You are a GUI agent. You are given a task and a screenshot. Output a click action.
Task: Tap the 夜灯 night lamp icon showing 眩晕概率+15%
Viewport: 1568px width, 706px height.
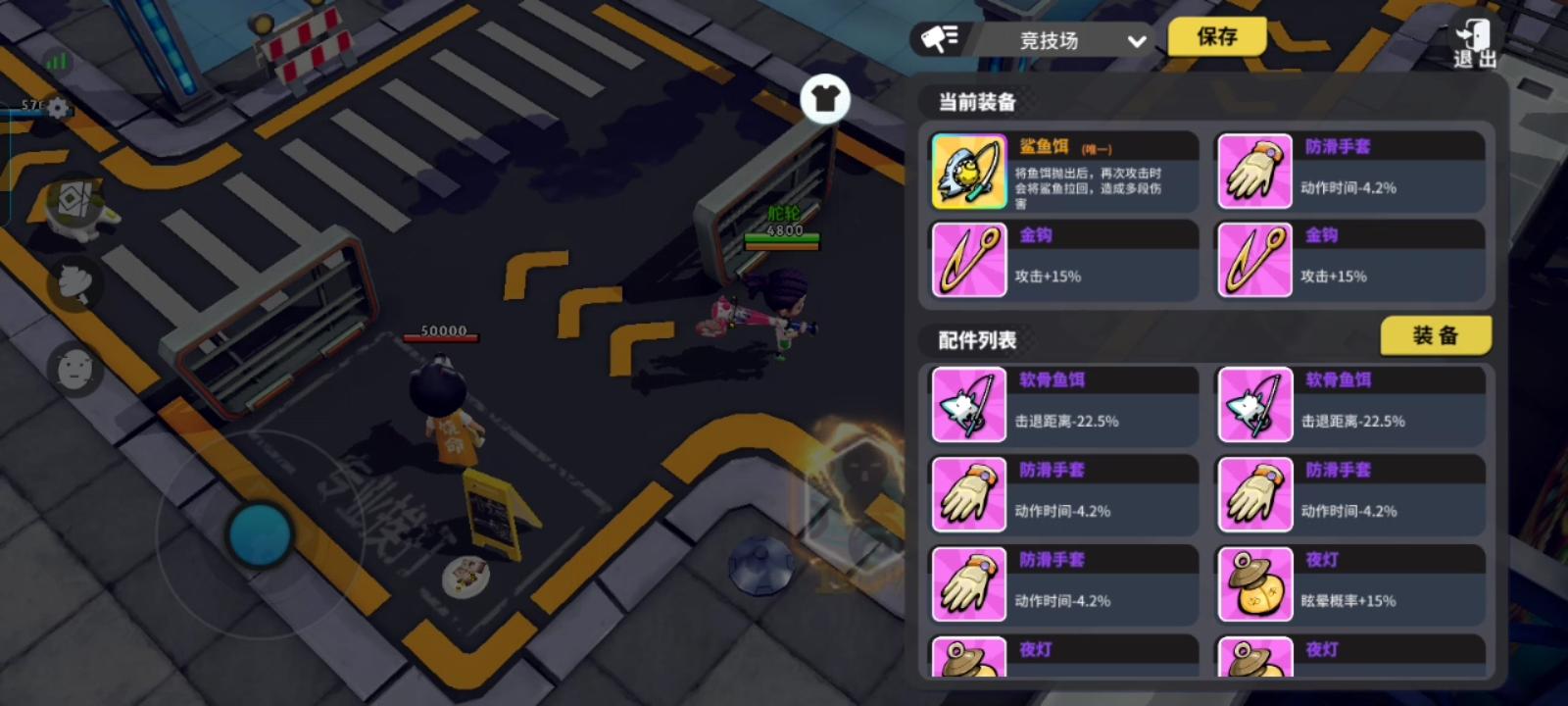pos(1254,583)
